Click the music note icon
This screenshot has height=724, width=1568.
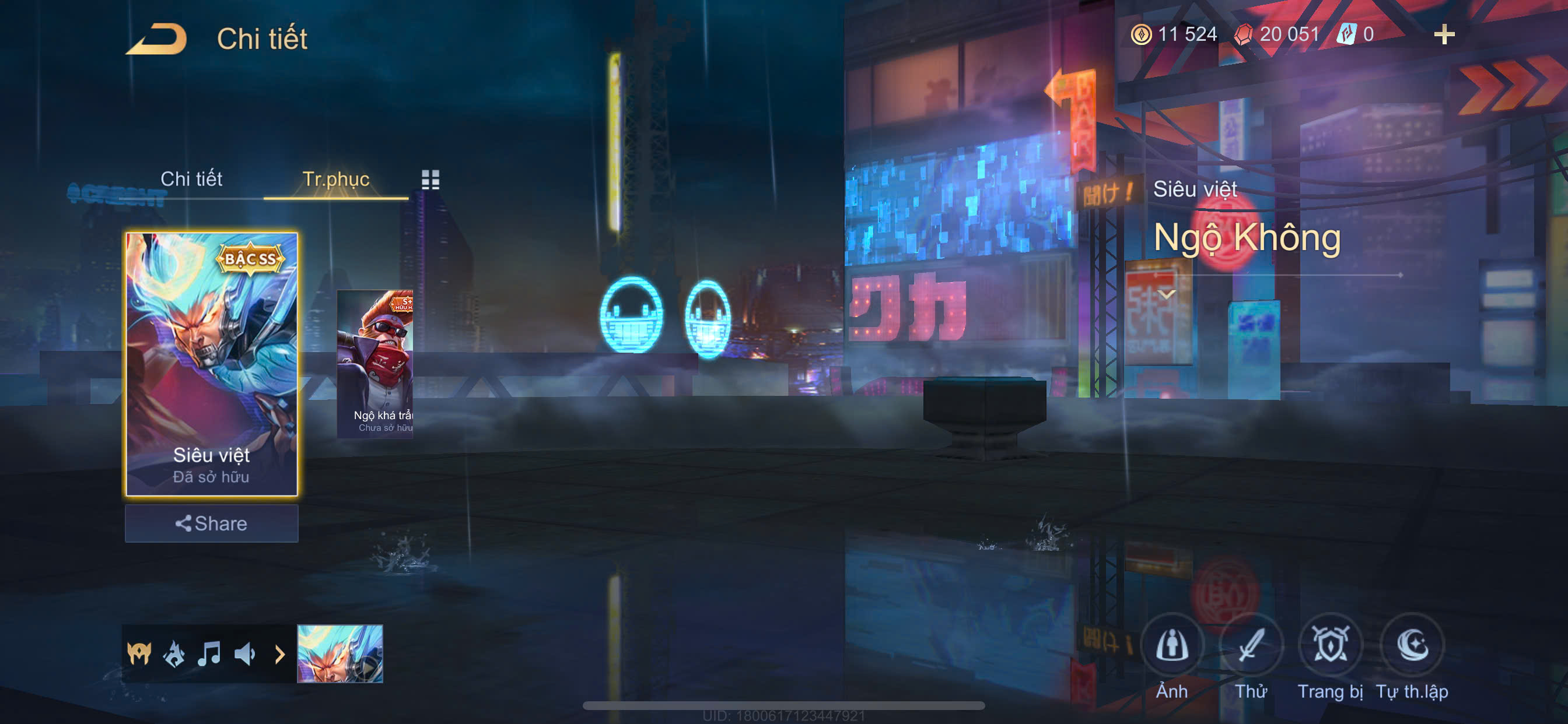coord(209,654)
